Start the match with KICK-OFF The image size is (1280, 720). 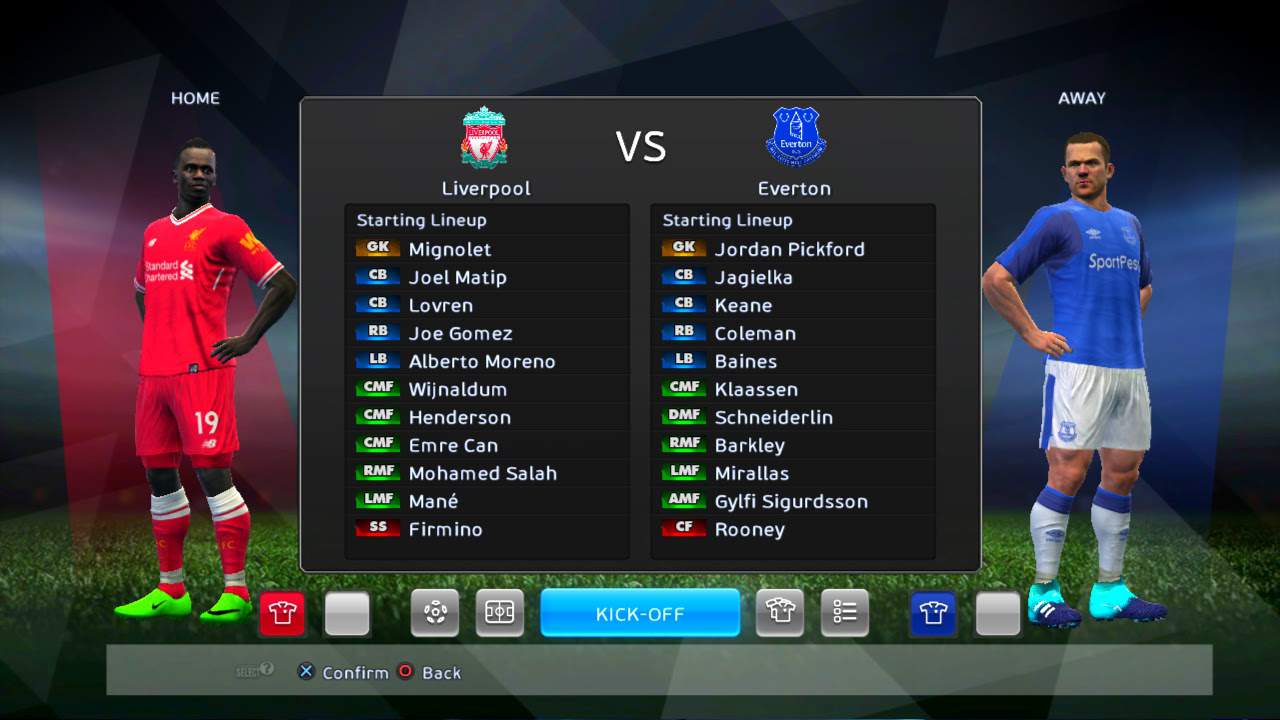(x=640, y=613)
